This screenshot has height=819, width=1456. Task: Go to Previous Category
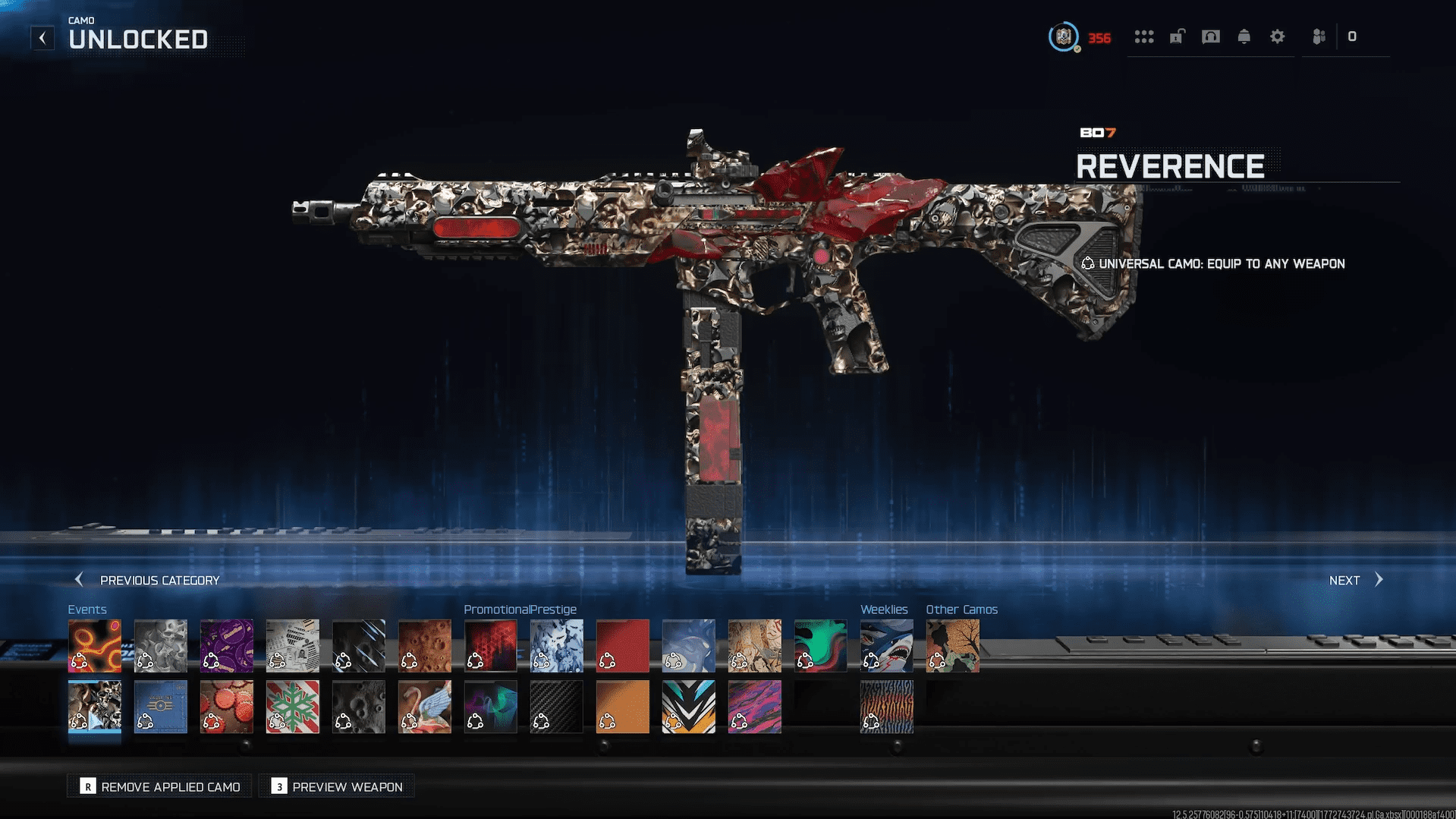[147, 580]
